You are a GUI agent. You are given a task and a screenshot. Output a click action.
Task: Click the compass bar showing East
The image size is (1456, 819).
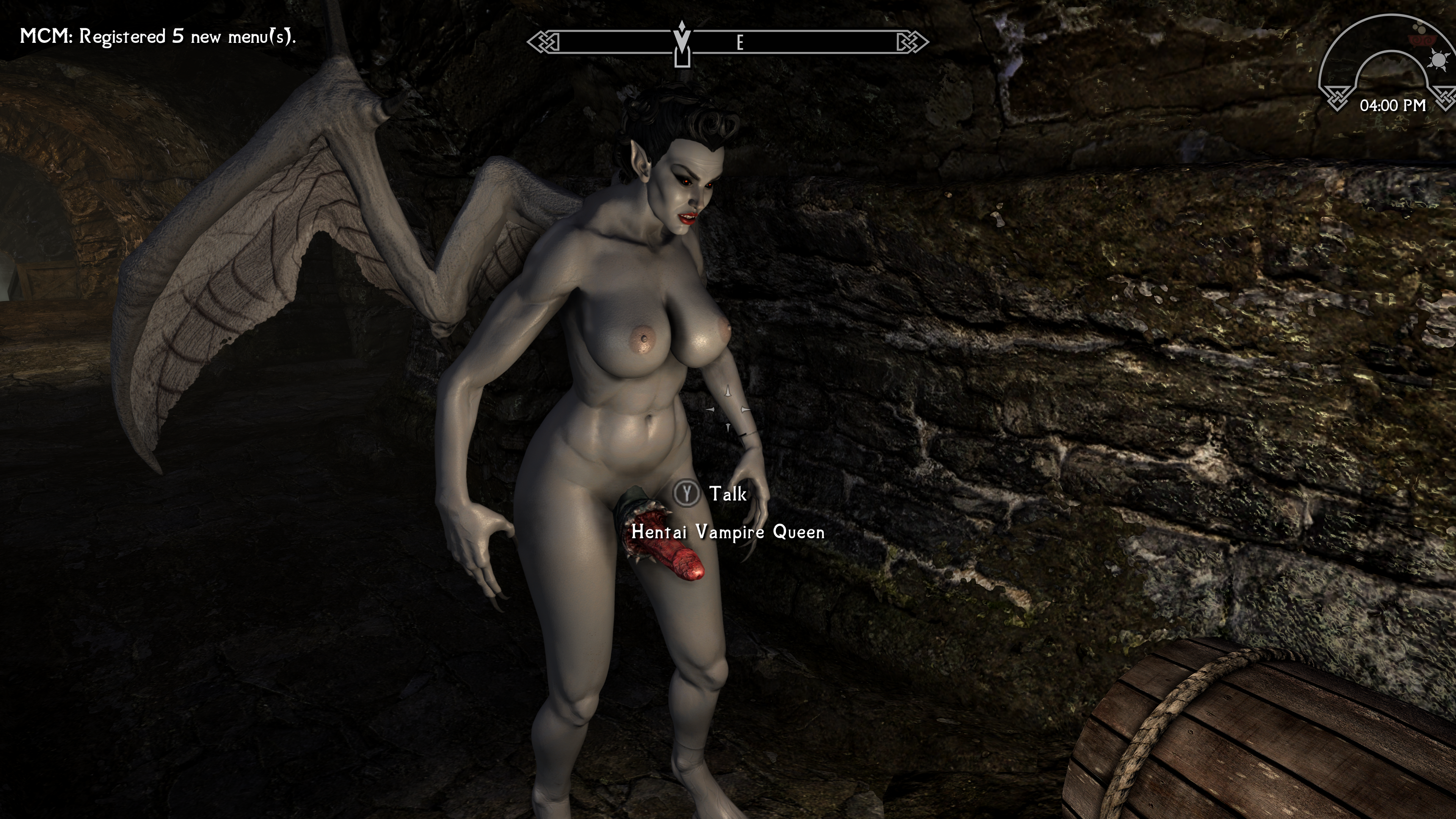click(x=728, y=42)
